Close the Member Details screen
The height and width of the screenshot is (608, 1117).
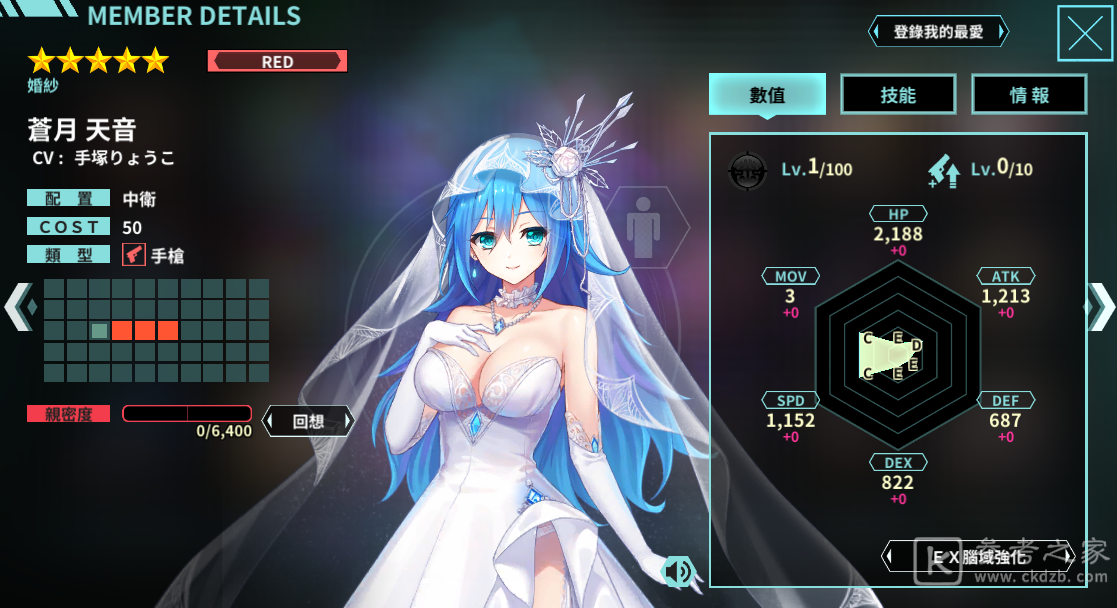(x=1084, y=33)
